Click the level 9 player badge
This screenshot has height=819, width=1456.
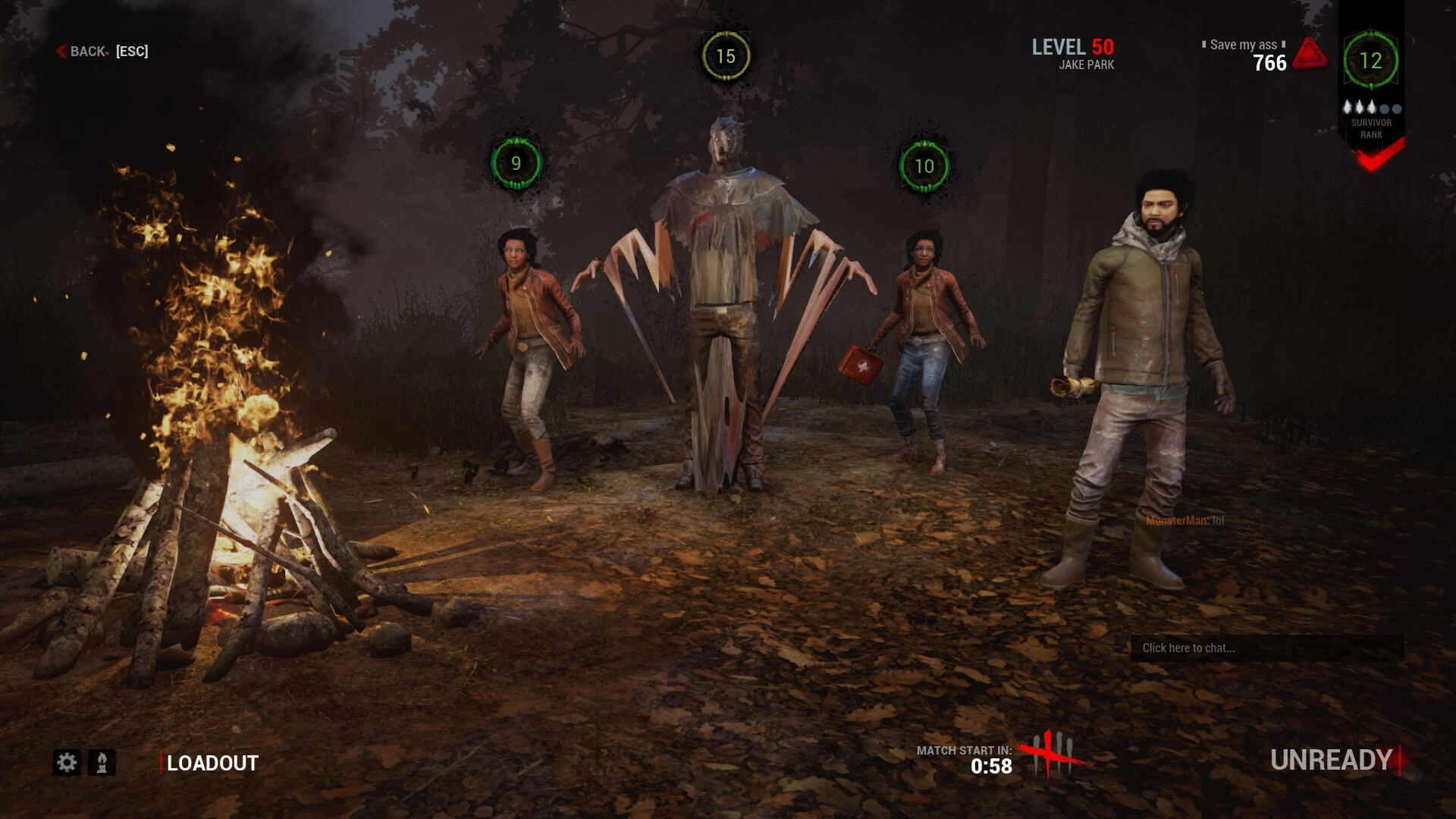[x=516, y=163]
